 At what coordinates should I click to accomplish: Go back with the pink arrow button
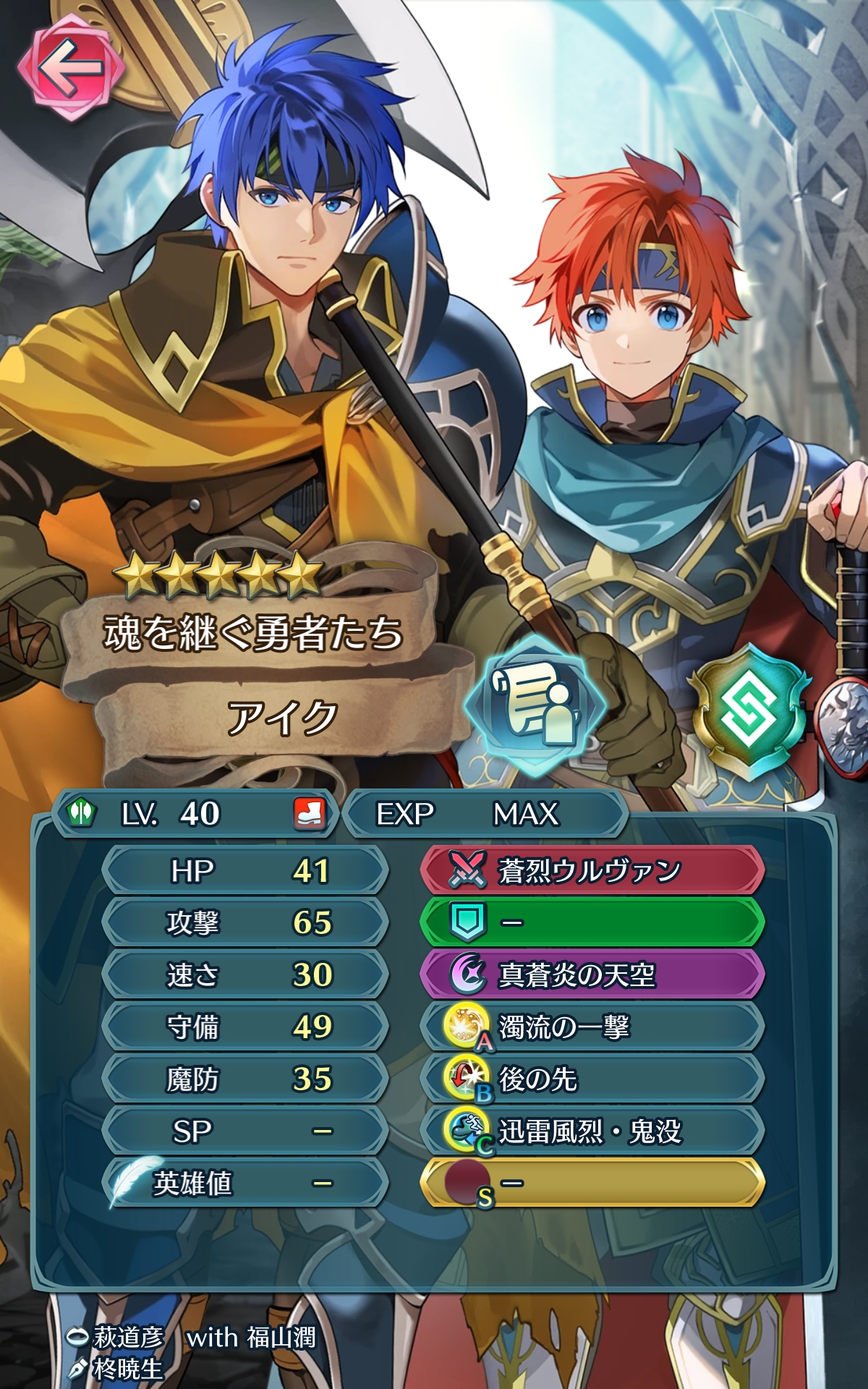[x=70, y=69]
